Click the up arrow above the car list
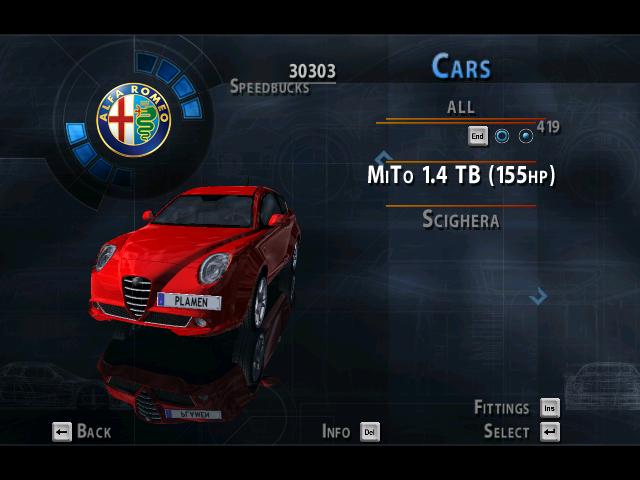Screen dimensions: 640x480 (382, 157)
